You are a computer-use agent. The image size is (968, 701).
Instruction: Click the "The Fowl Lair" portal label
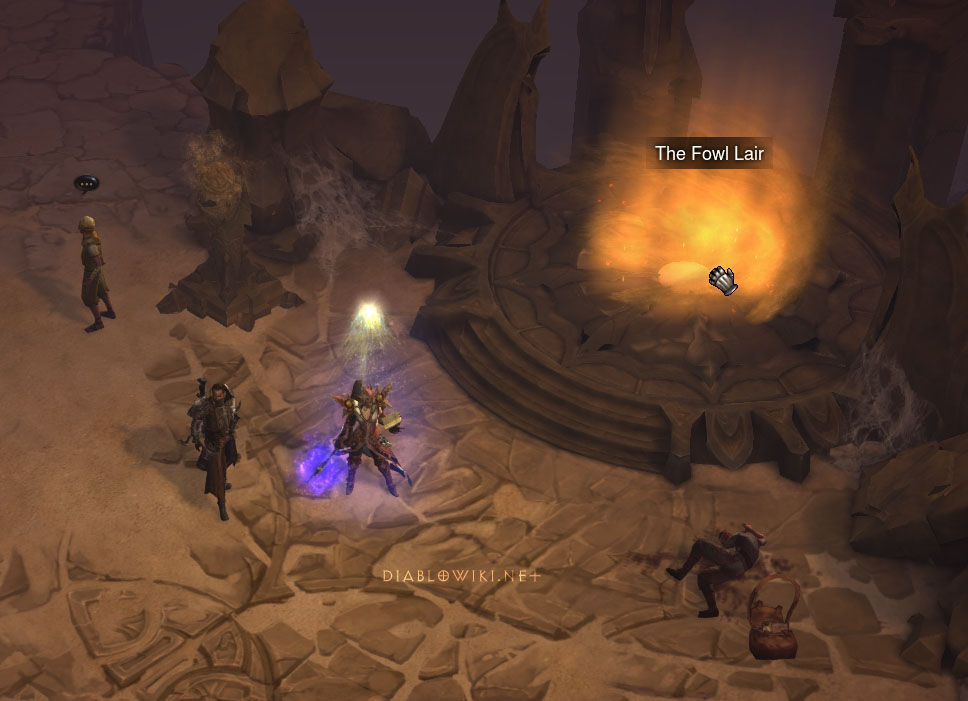click(709, 154)
